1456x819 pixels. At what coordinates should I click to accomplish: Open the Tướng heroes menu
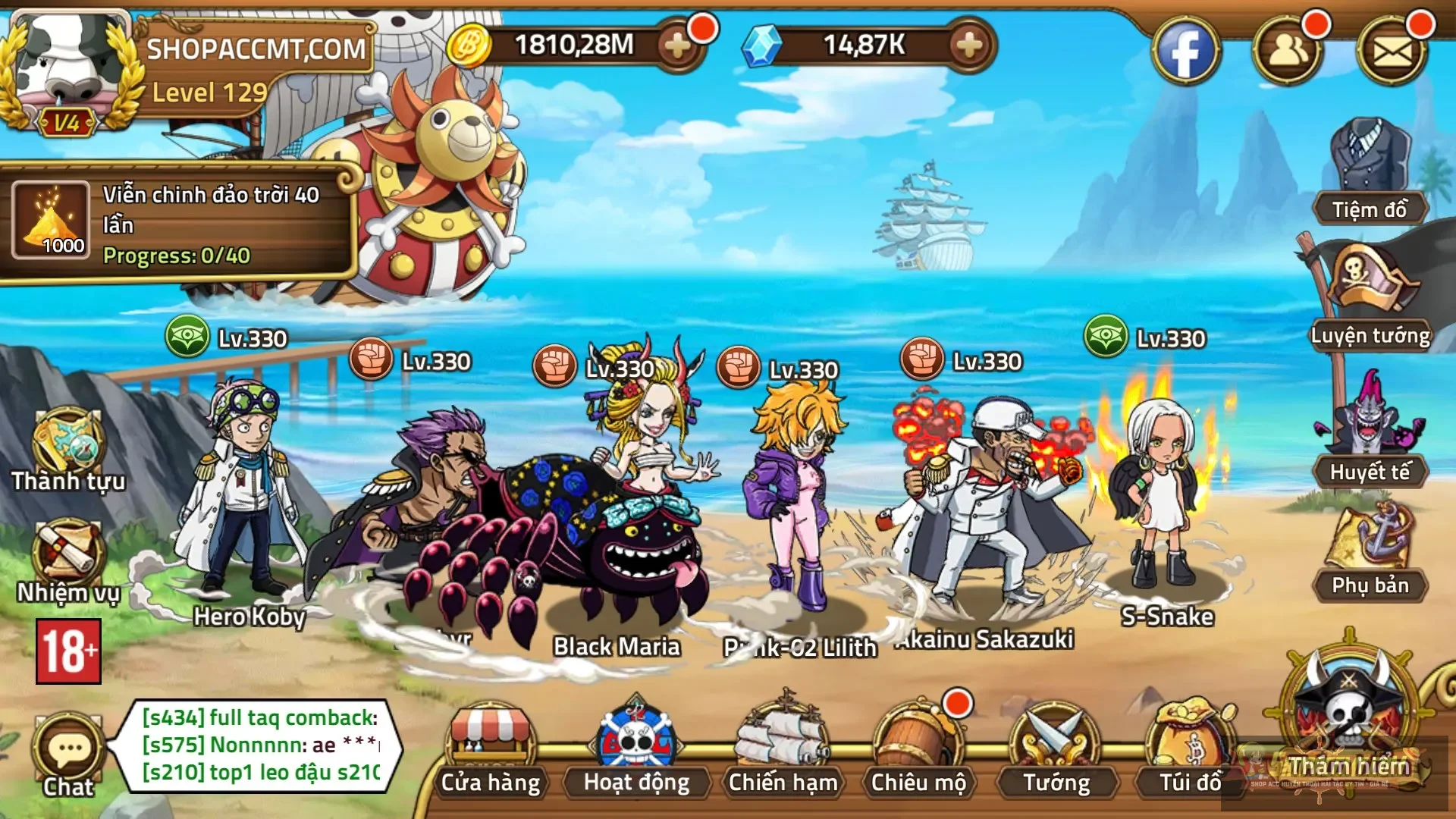coord(1056,751)
